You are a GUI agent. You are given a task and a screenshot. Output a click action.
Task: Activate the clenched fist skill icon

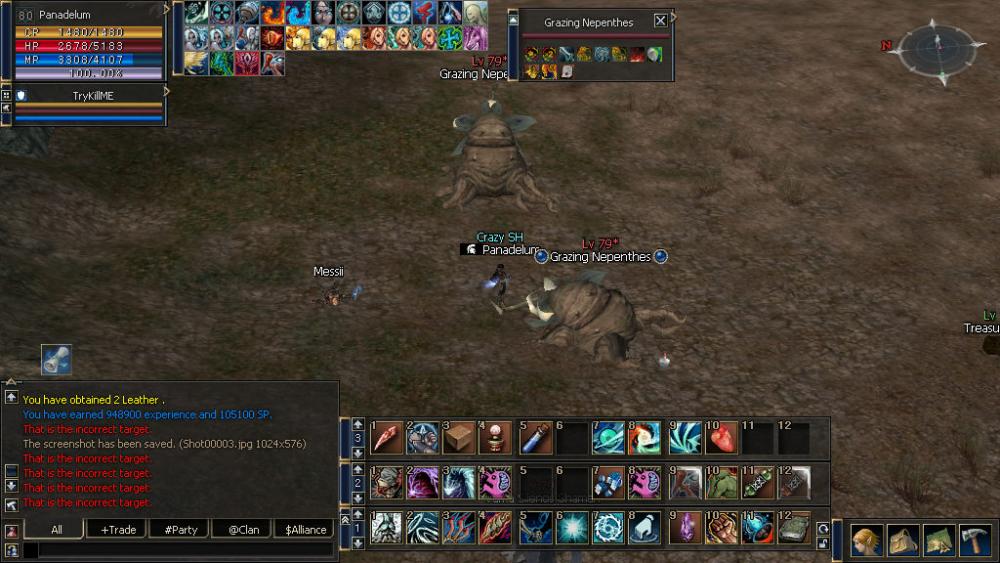point(719,527)
